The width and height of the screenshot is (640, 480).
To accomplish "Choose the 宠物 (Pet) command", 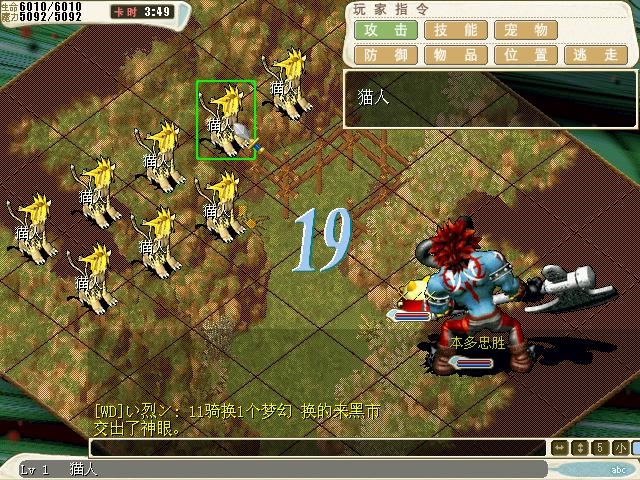I will pos(527,30).
